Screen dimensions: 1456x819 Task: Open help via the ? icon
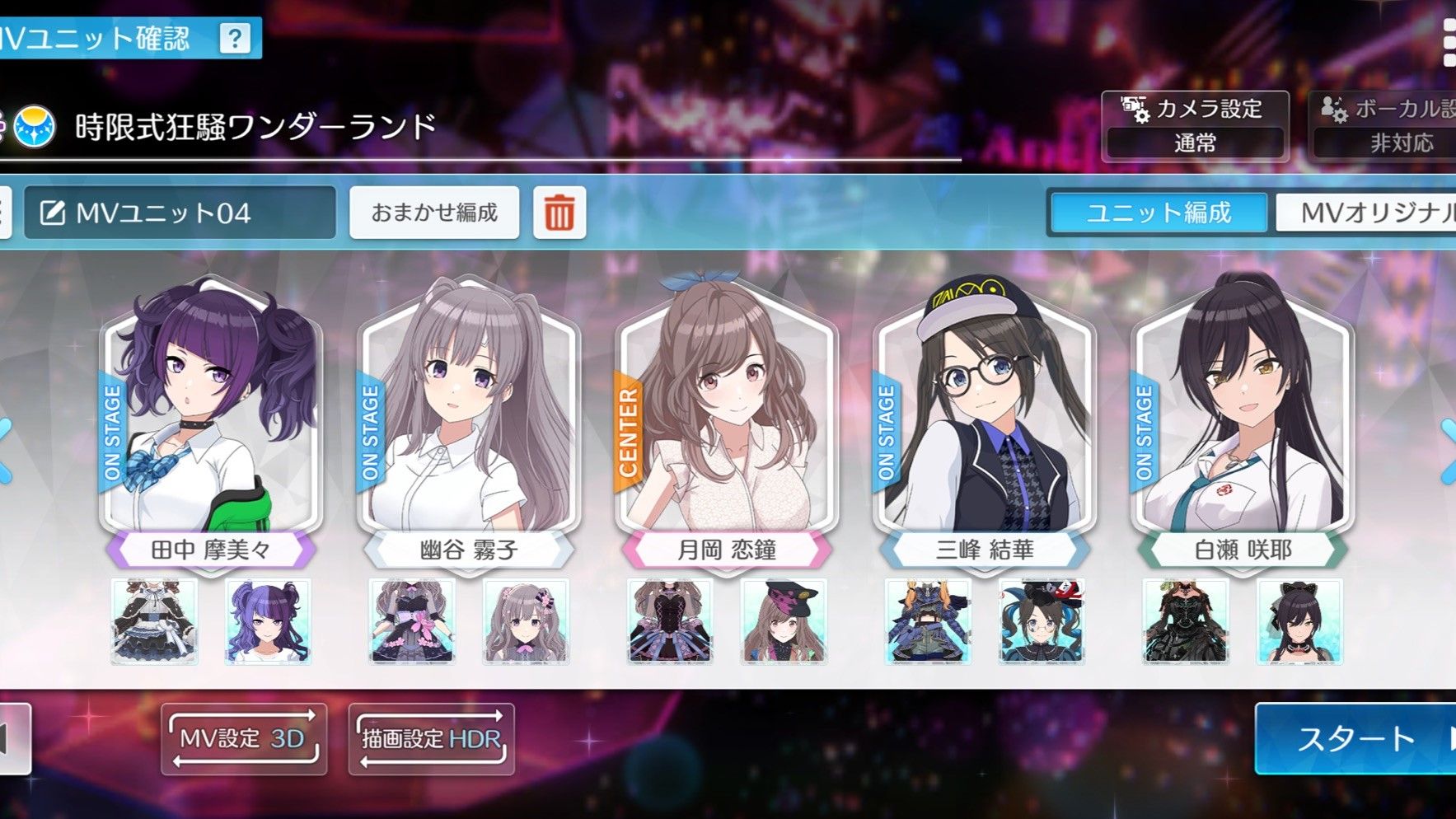(x=236, y=36)
